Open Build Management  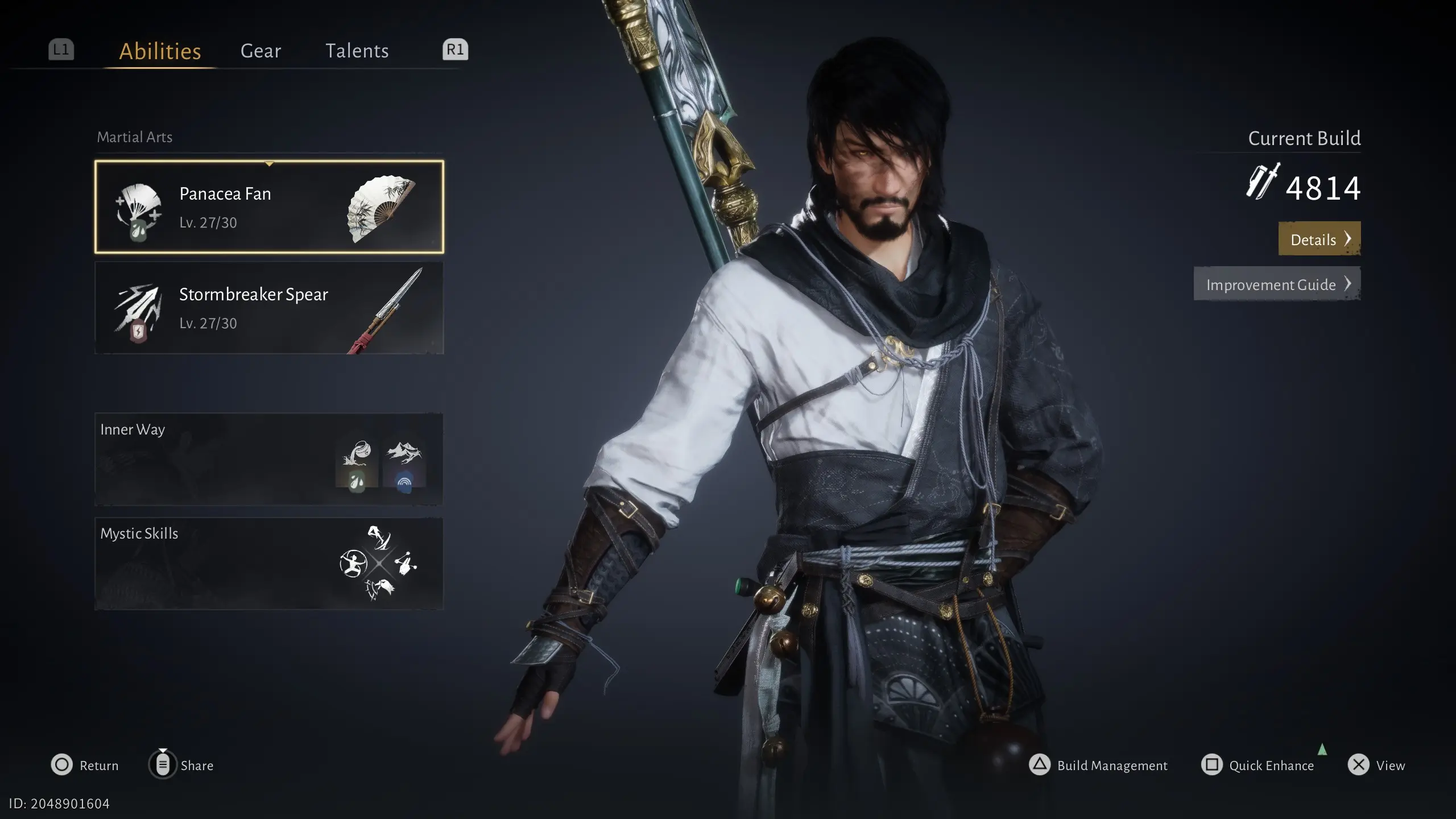[x=1098, y=765]
